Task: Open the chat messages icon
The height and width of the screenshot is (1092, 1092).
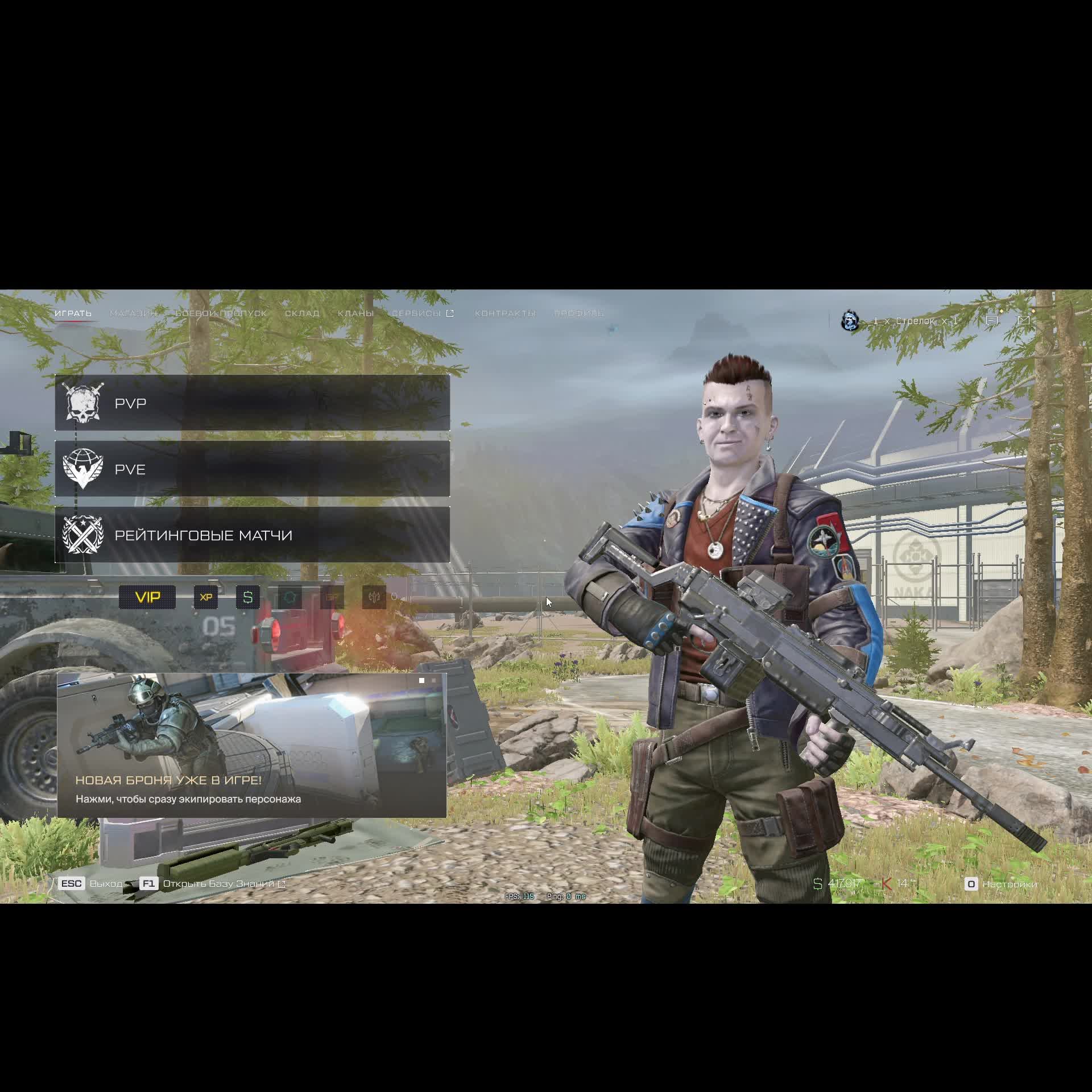Action: [992, 321]
